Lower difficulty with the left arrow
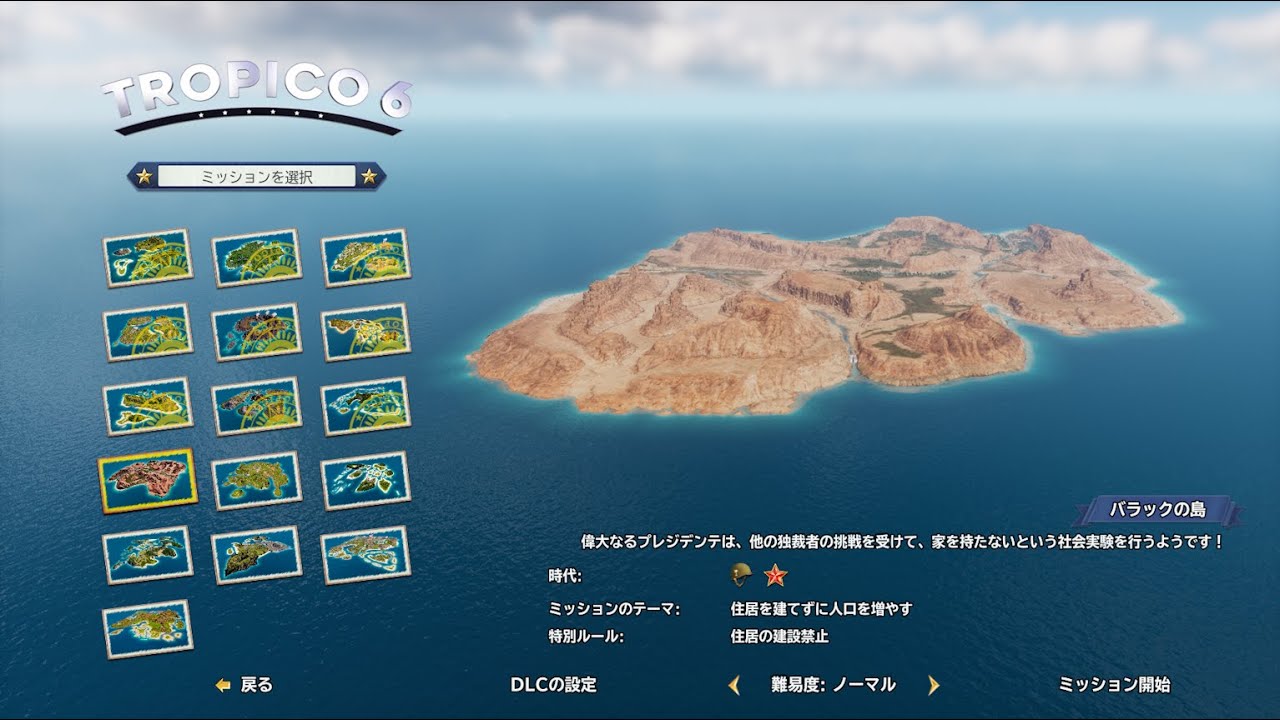This screenshot has height=720, width=1280. tap(734, 685)
